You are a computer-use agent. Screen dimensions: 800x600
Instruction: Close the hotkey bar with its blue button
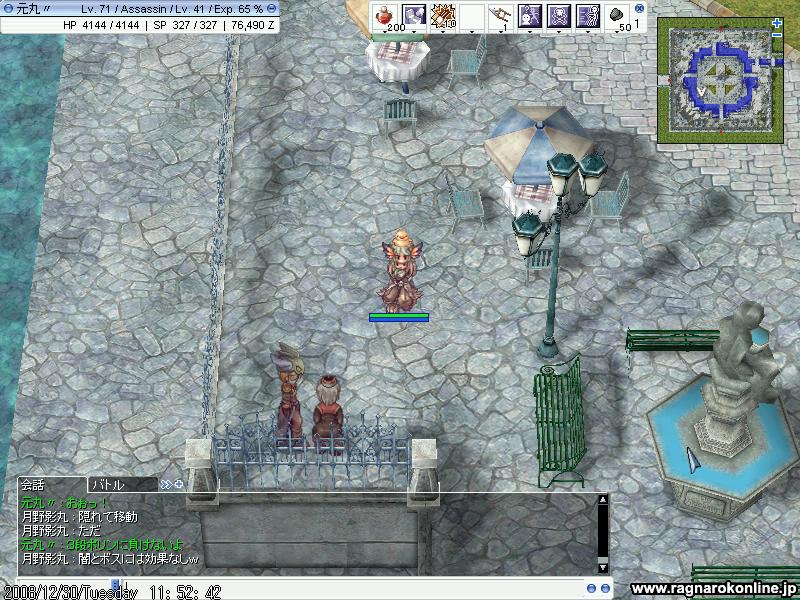coord(640,8)
